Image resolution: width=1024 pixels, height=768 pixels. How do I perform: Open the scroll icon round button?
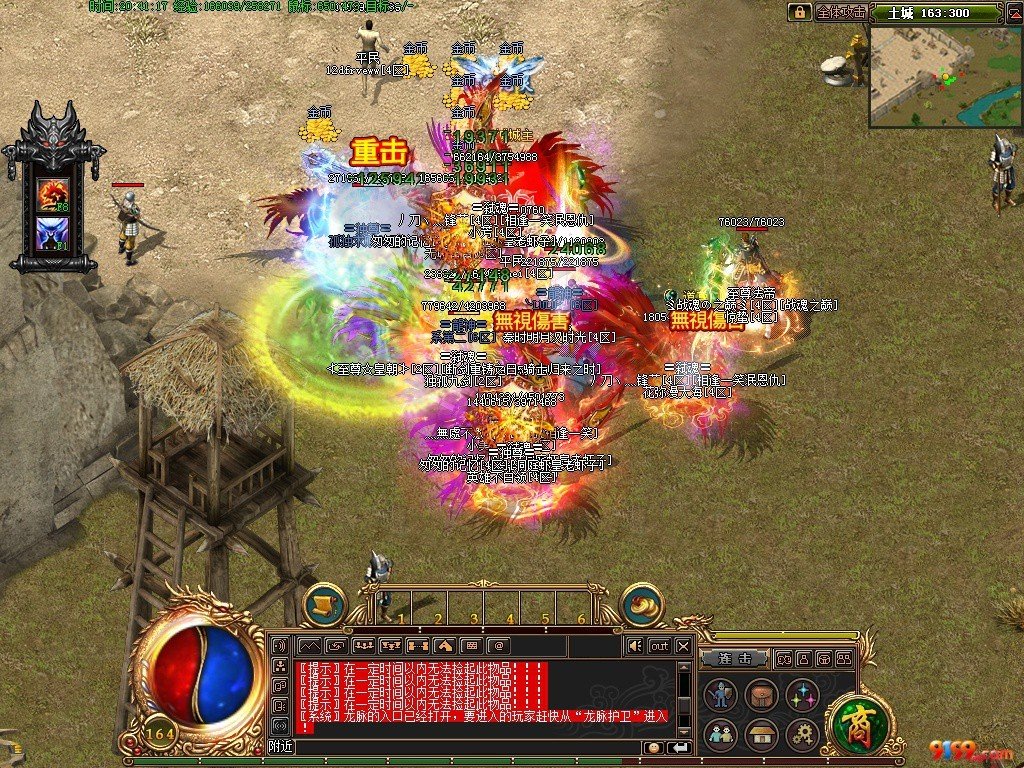click(x=324, y=605)
